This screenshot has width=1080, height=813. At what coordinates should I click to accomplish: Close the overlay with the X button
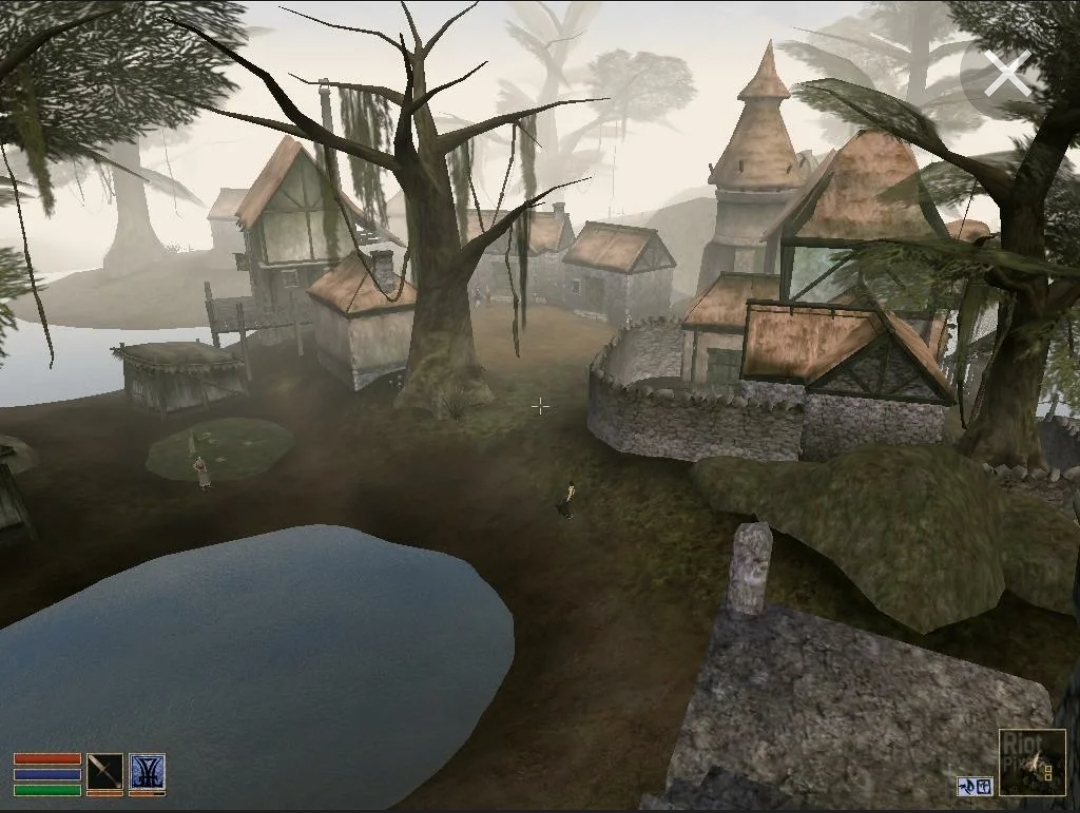(x=1006, y=75)
